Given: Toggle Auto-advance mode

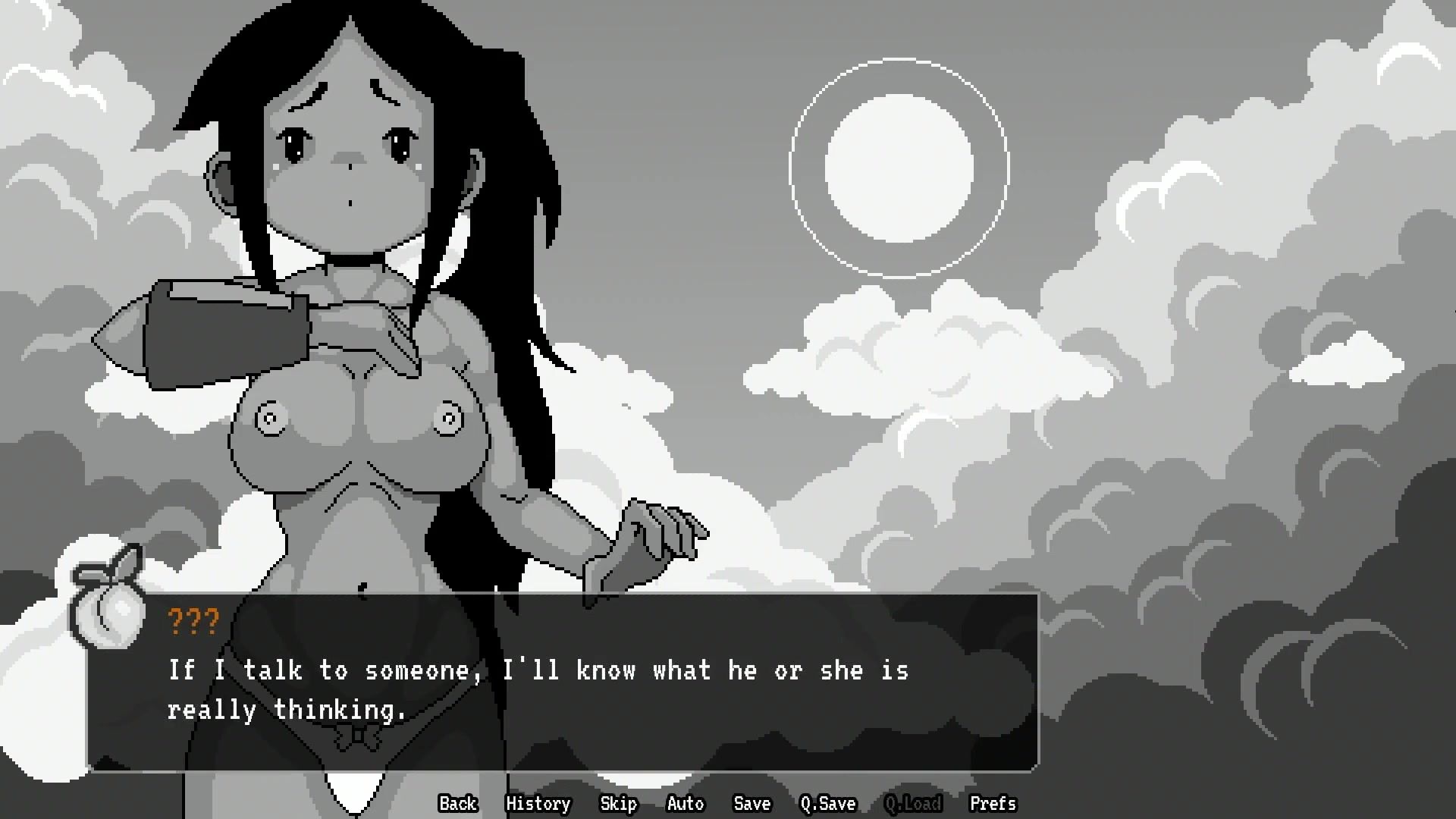Looking at the screenshot, I should point(685,803).
